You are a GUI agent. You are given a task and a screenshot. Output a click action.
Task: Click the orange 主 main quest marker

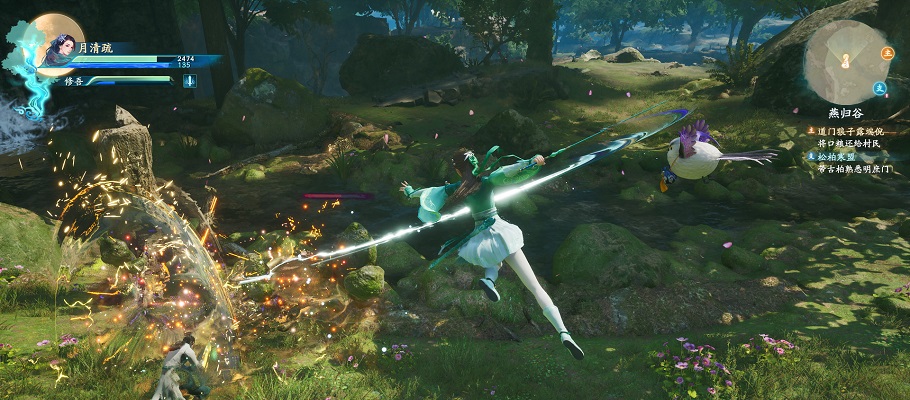(886, 52)
